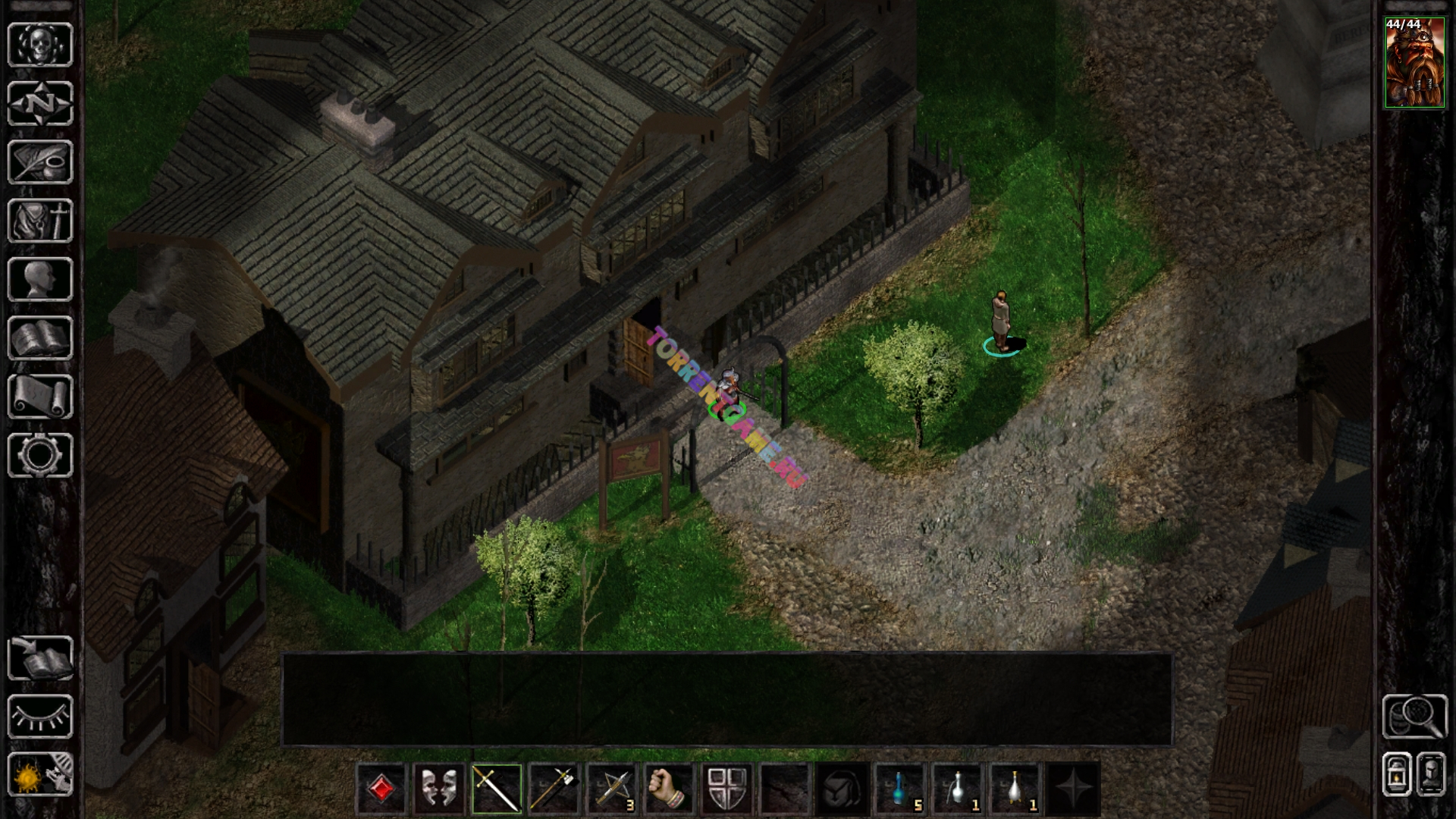Select the sword weapon slot
The height and width of the screenshot is (819, 1456).
pos(497,789)
